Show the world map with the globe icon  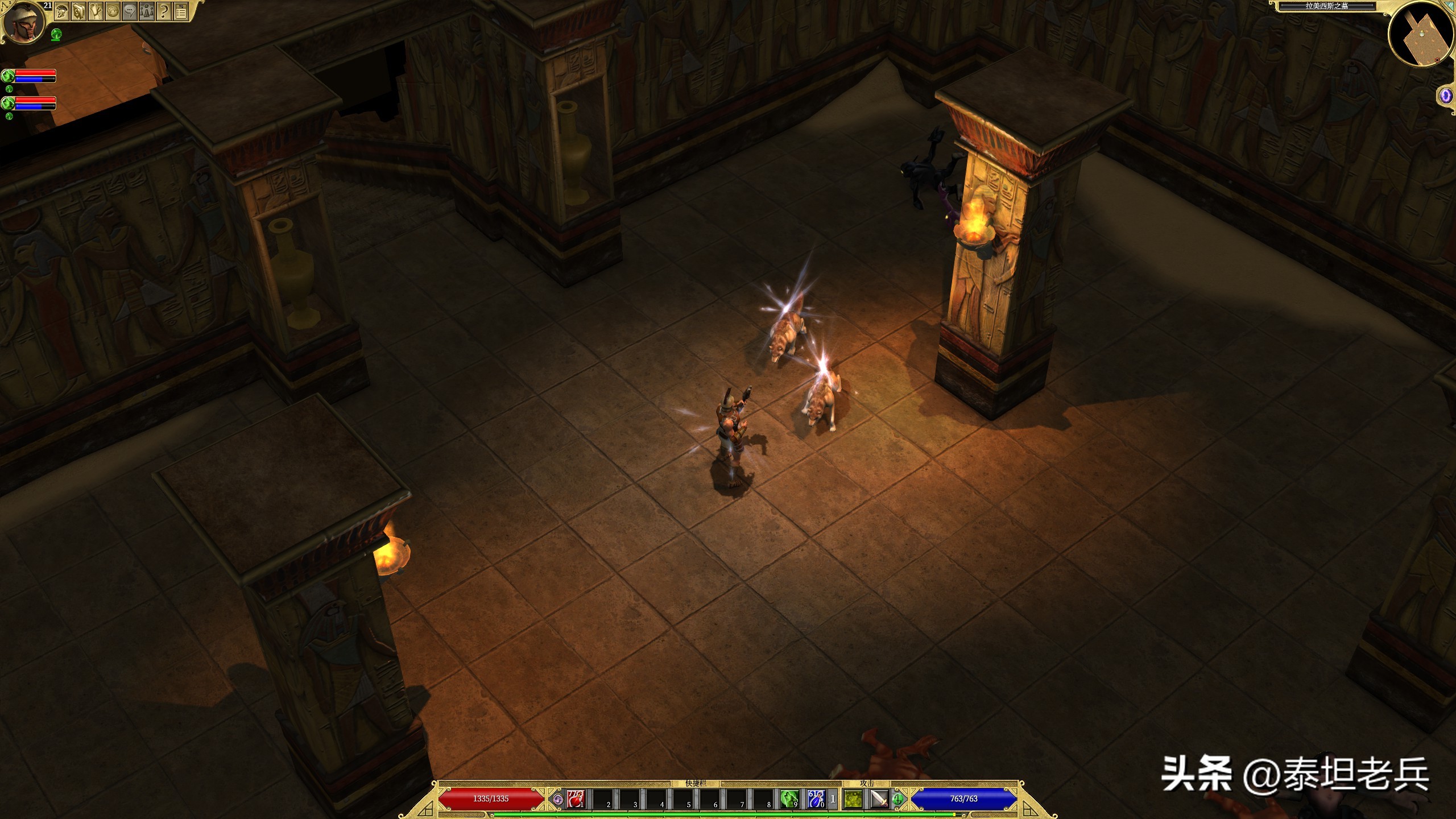tap(113, 11)
